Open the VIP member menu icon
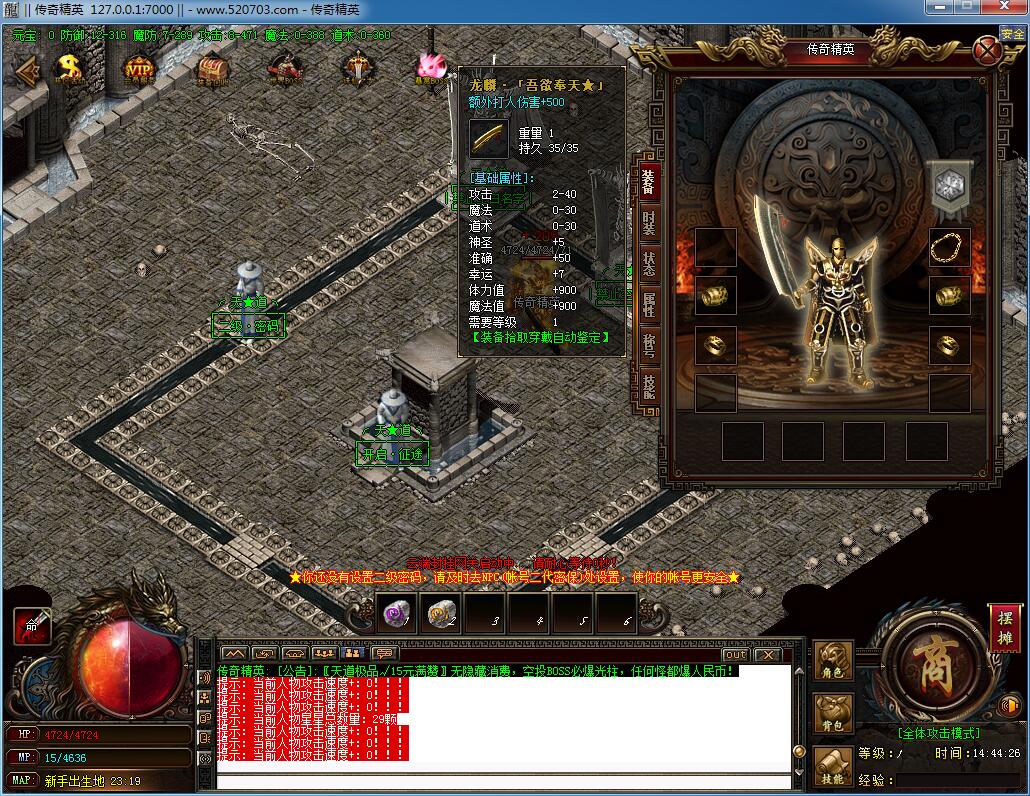1030x796 pixels. (x=139, y=68)
